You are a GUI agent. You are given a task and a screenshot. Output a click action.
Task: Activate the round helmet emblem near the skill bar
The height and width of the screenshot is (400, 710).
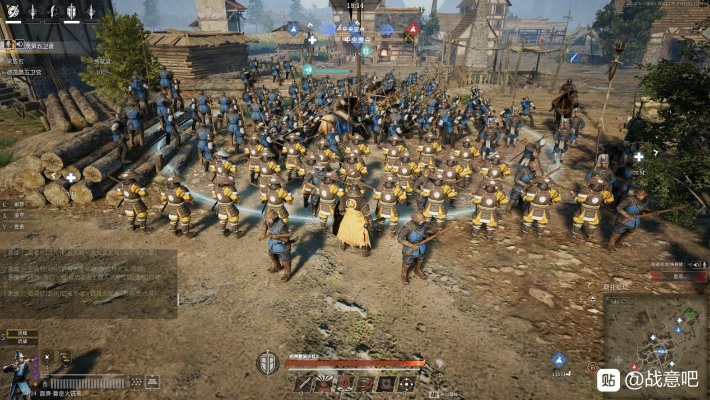[267, 362]
